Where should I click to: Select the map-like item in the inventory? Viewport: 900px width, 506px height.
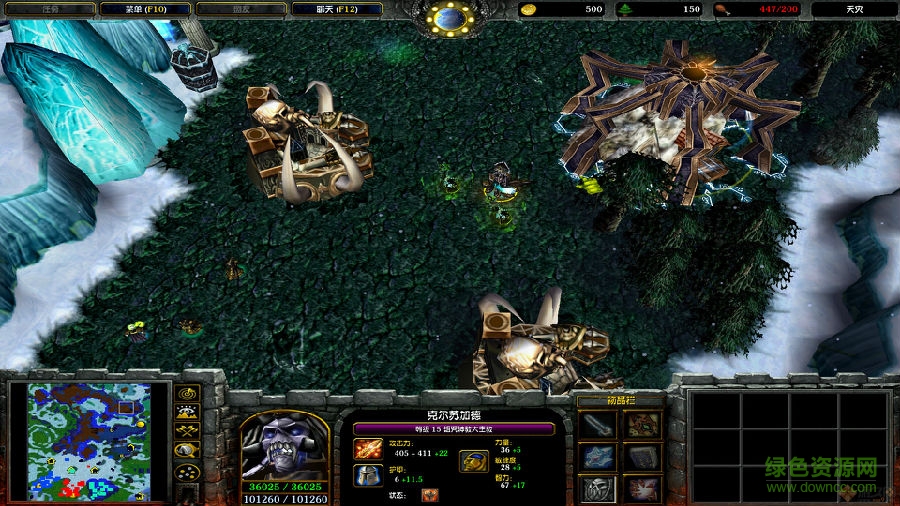(641, 425)
